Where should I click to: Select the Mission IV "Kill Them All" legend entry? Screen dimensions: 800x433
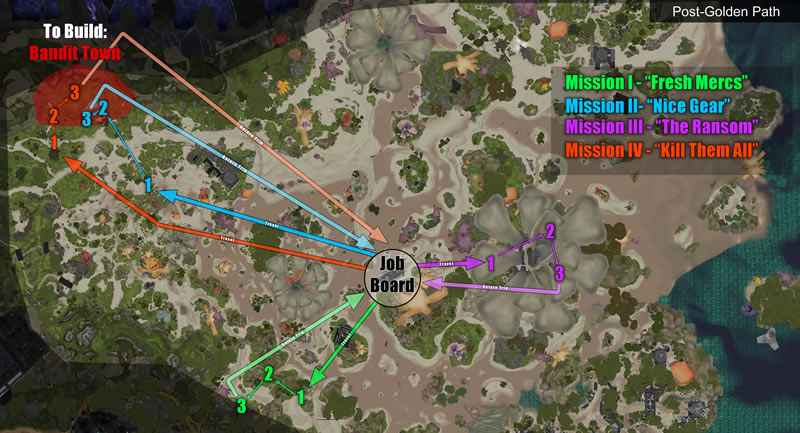coord(660,150)
